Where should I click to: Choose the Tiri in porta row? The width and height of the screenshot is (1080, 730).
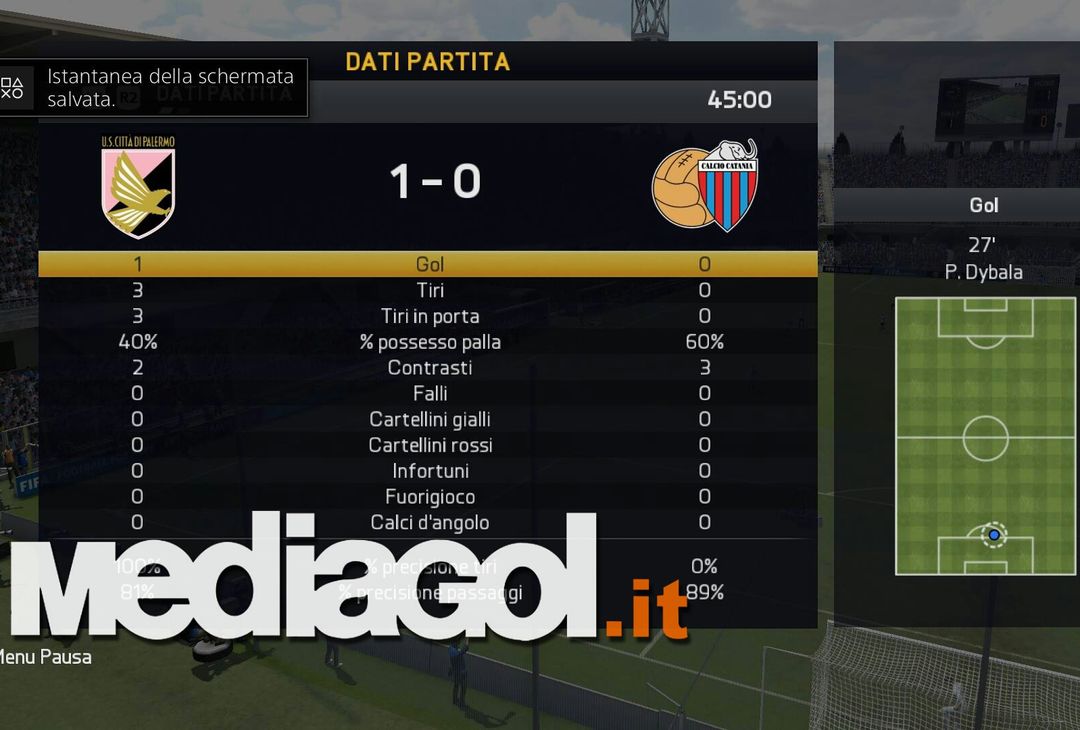(430, 317)
